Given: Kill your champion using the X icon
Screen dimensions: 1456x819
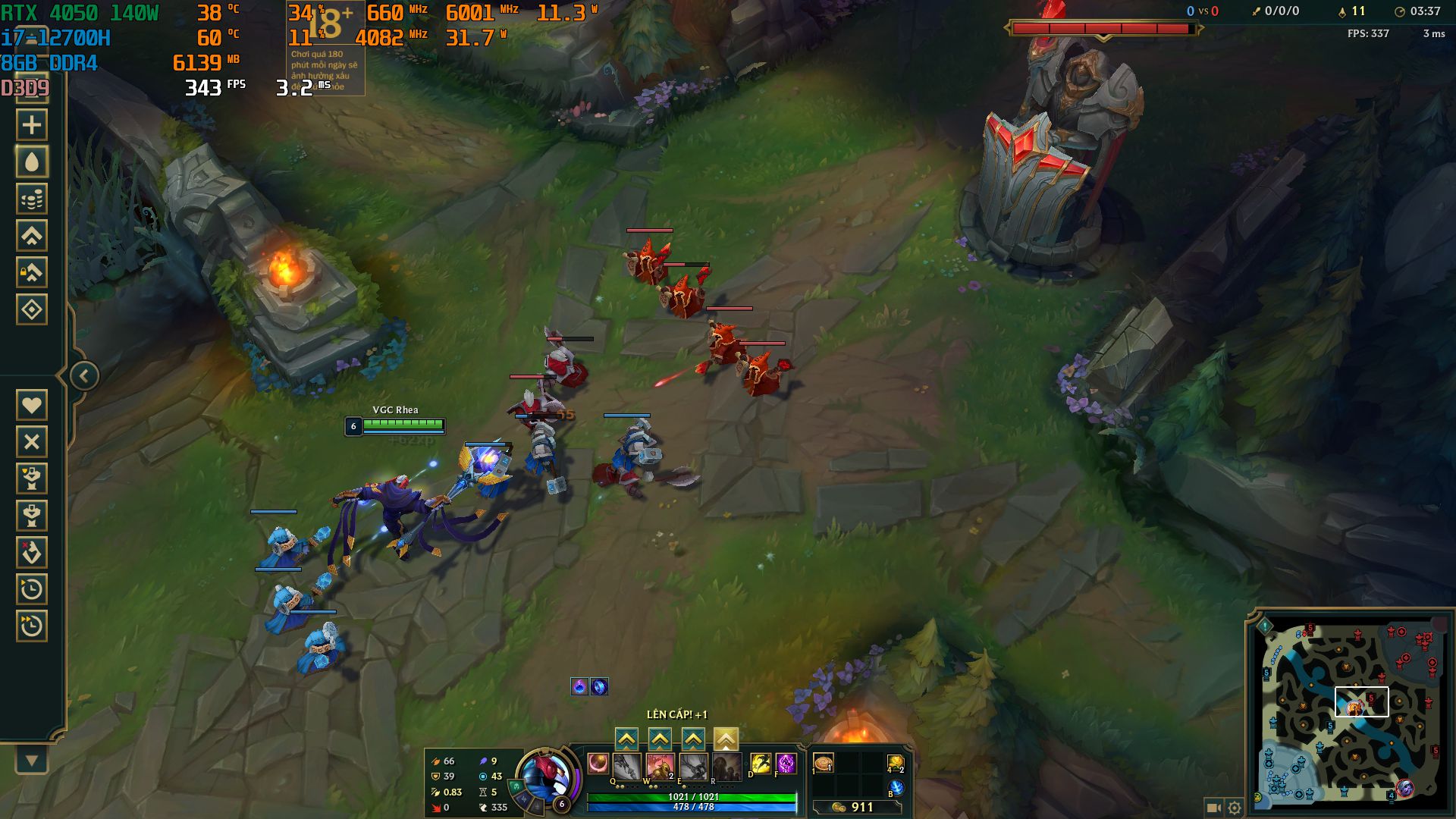Looking at the screenshot, I should pos(33,441).
